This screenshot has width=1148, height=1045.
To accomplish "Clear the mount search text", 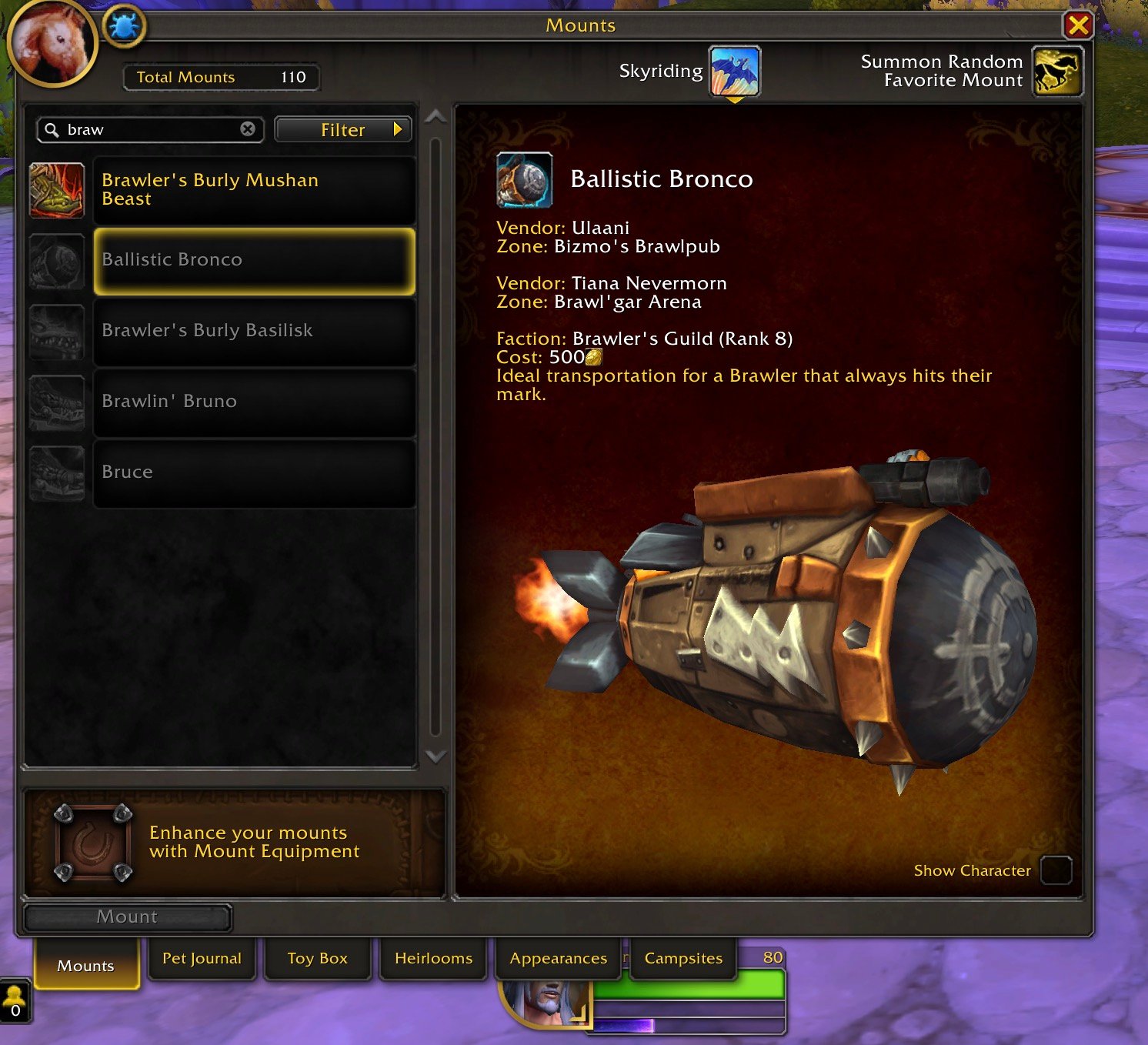I will click(x=248, y=129).
